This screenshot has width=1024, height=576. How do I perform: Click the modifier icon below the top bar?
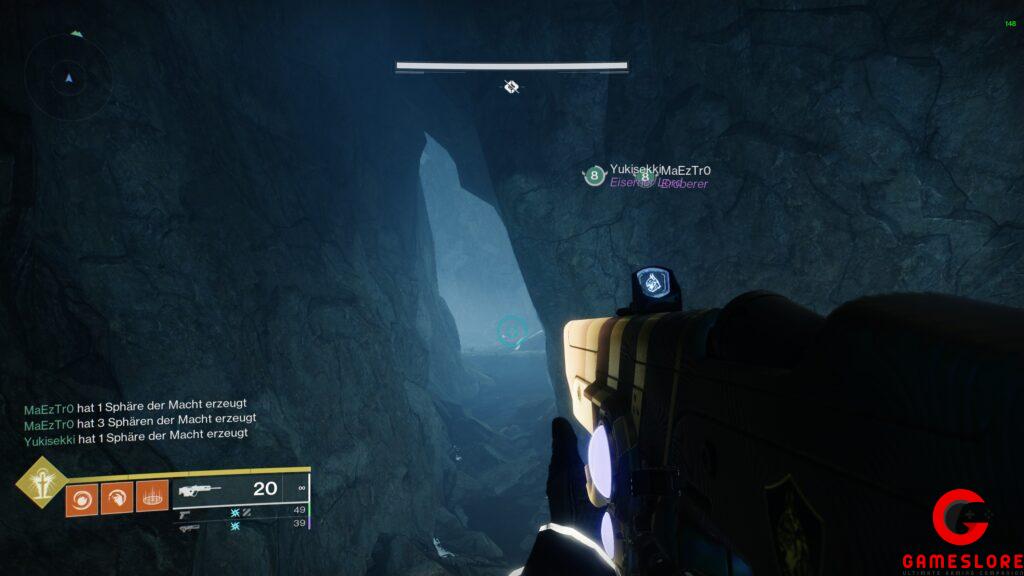511,87
